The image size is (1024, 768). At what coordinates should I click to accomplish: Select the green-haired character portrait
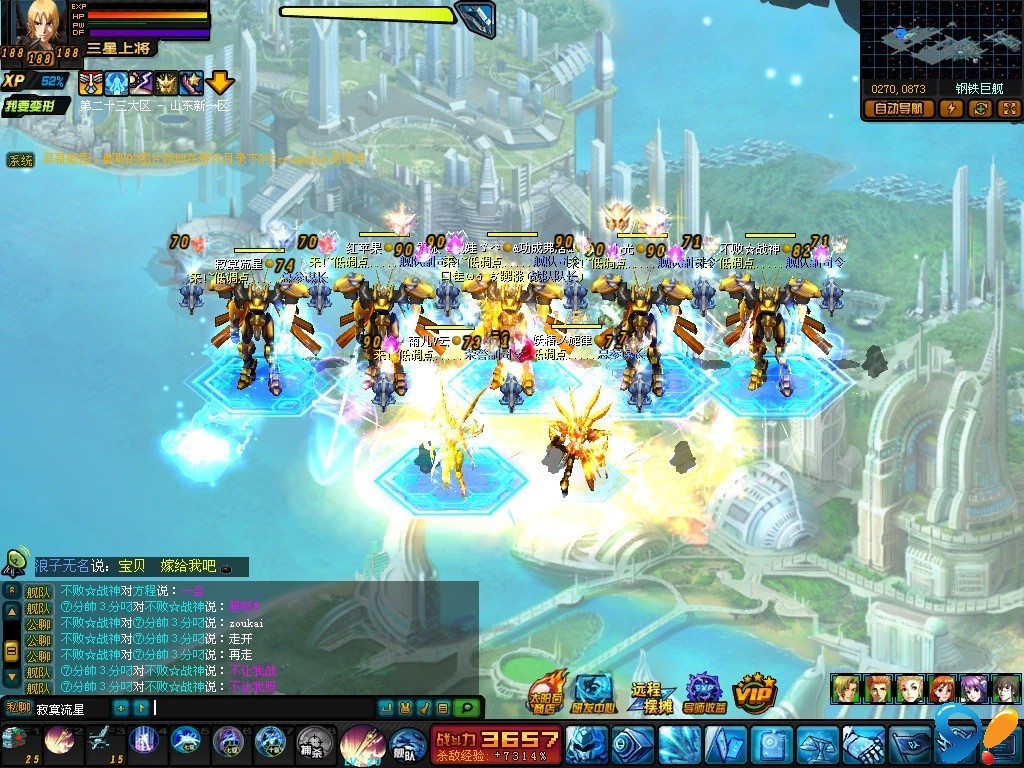click(x=845, y=688)
